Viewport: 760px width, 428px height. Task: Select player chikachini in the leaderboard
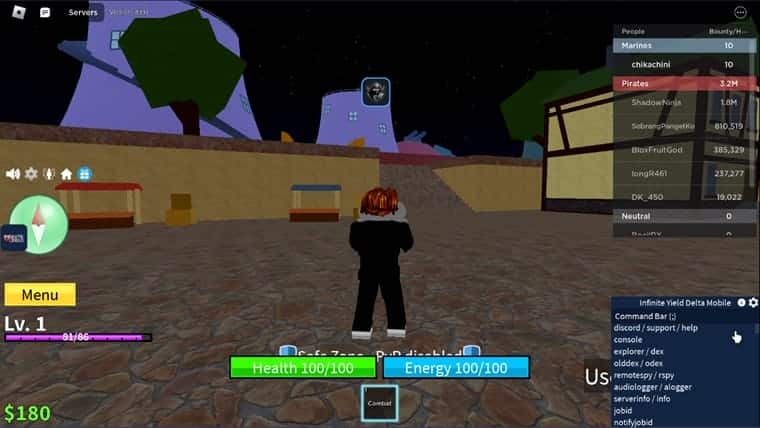[x=652, y=64]
